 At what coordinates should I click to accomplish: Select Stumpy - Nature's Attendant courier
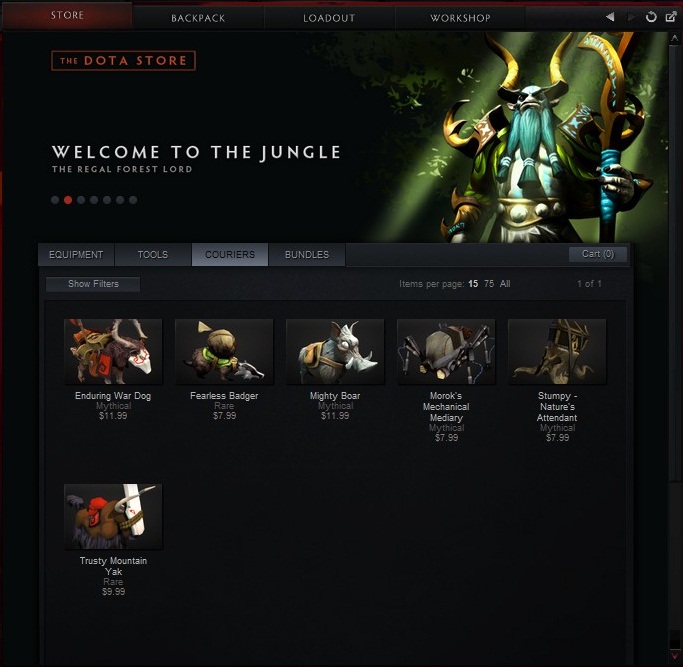click(557, 352)
